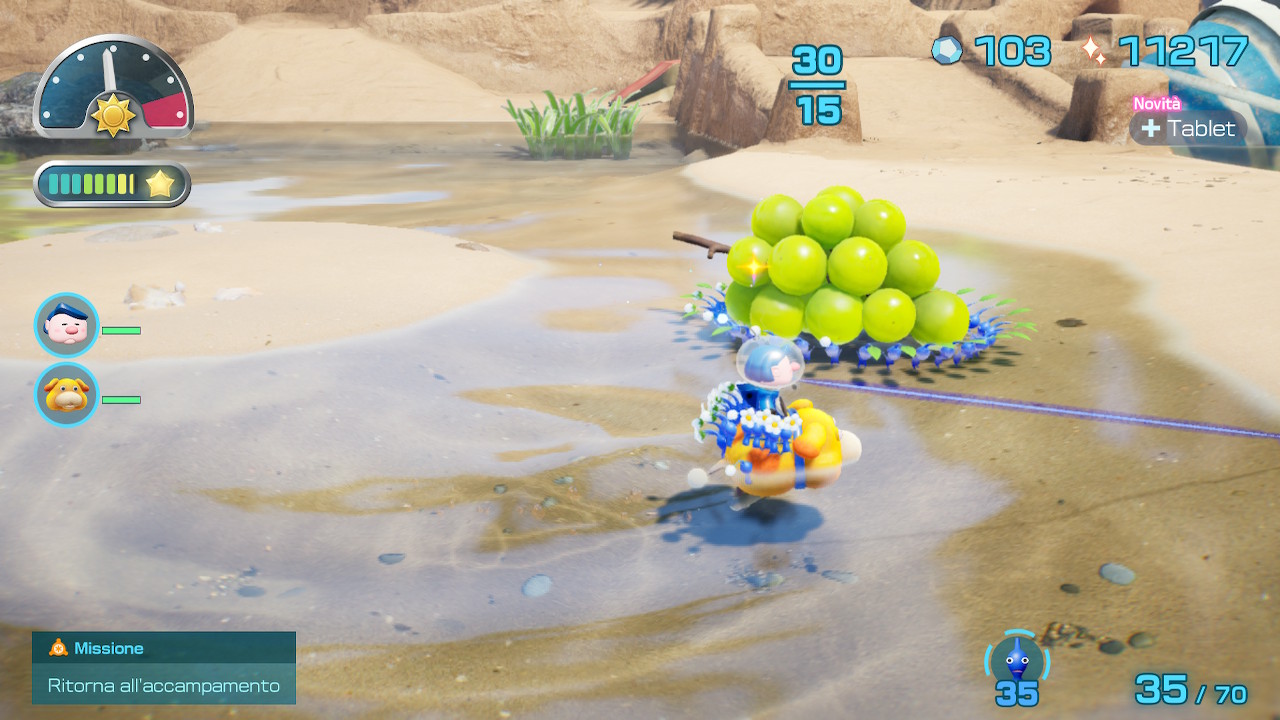This screenshot has height=720, width=1280.
Task: Open the Tablet notification
Action: tap(1189, 128)
